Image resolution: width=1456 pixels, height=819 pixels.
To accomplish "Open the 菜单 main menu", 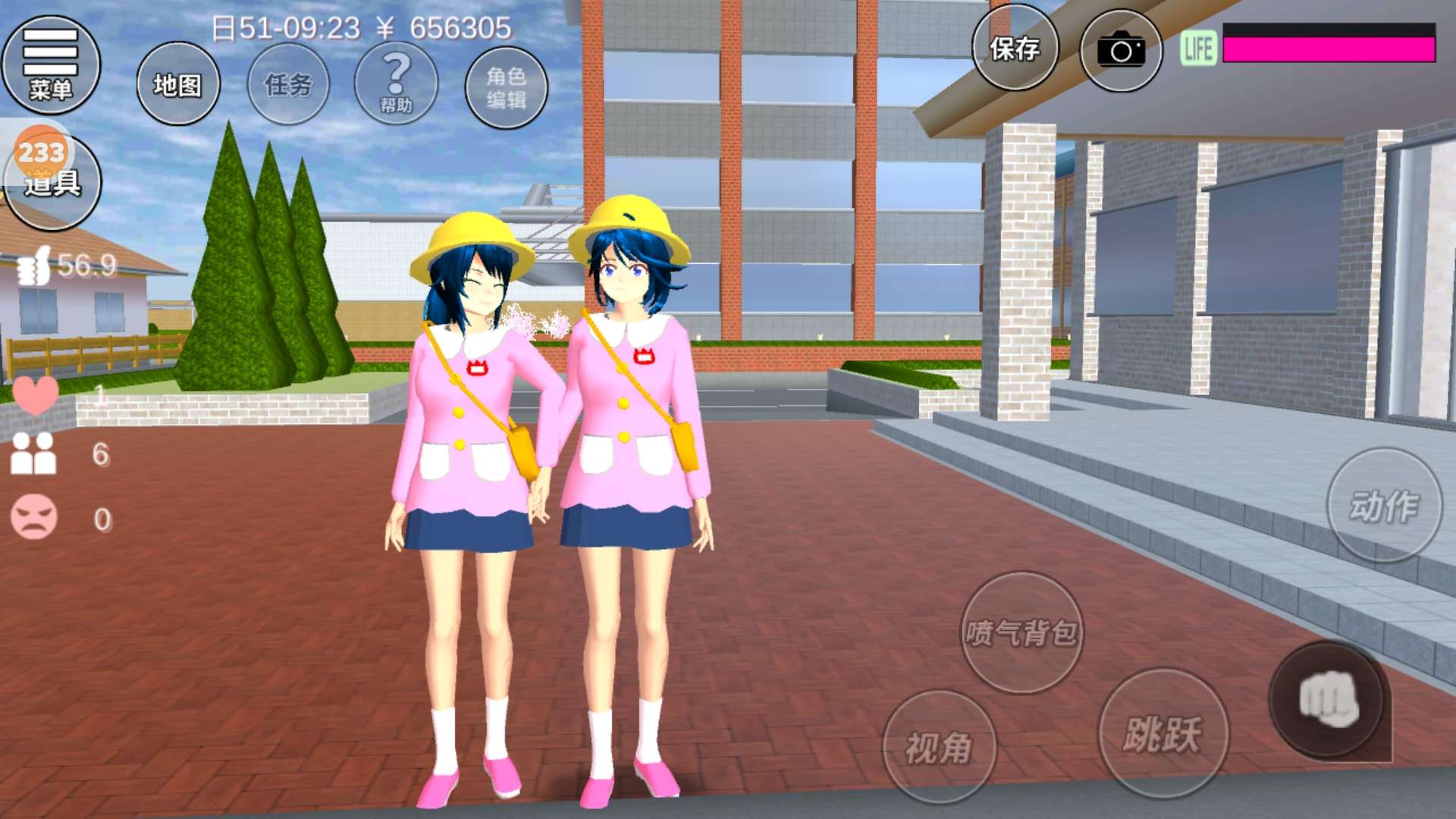I will tap(51, 65).
